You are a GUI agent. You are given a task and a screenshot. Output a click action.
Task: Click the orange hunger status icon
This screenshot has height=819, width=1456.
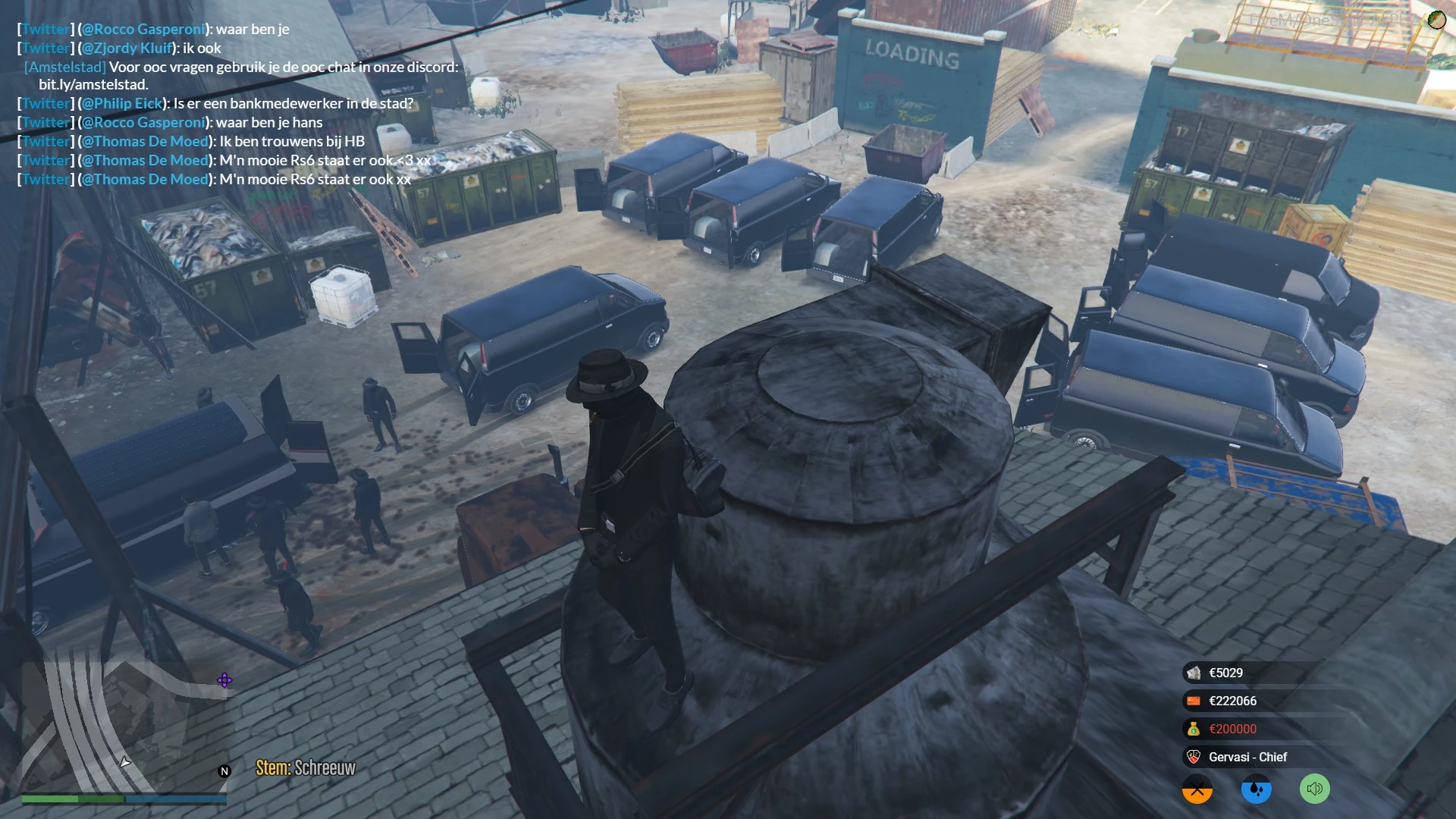pyautogui.click(x=1197, y=789)
